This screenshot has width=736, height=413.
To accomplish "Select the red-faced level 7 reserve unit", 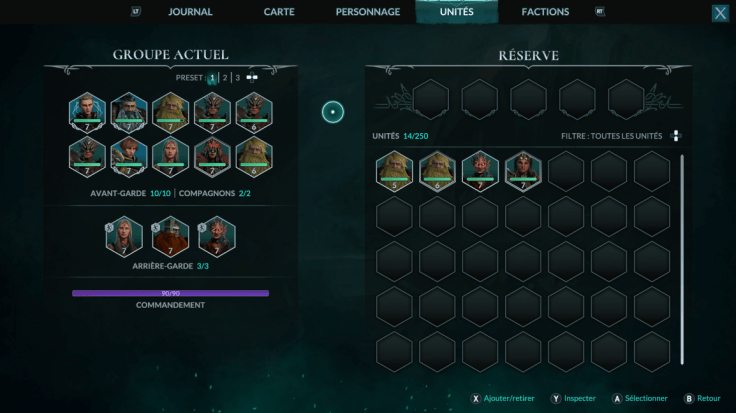I will 480,169.
